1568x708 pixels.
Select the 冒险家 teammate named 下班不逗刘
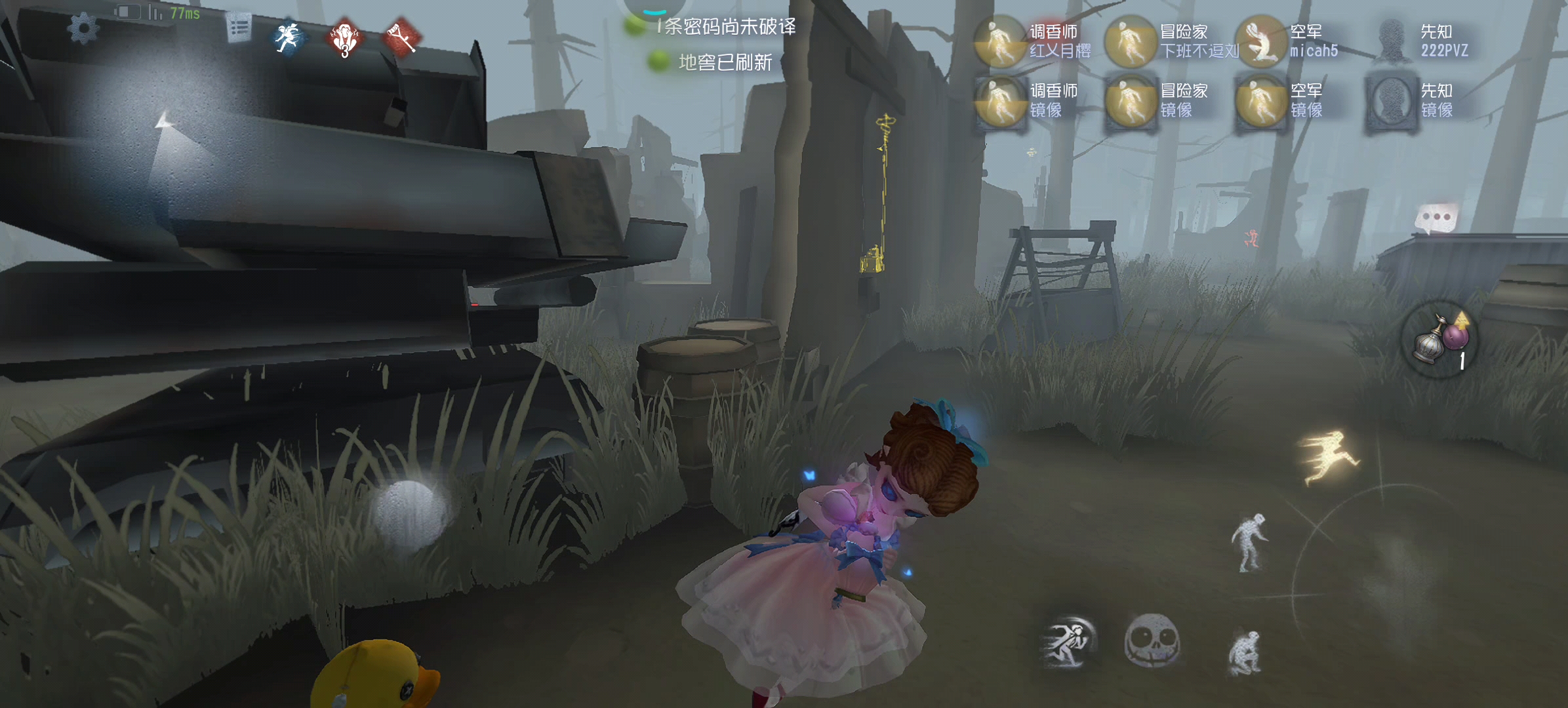click(1130, 42)
